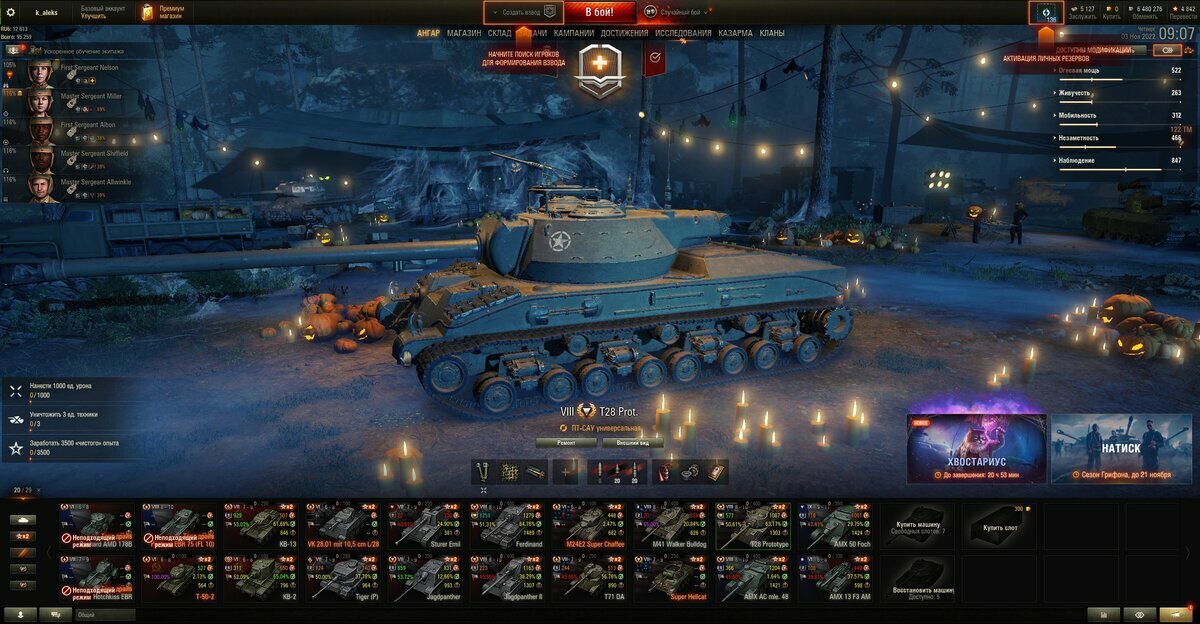This screenshot has height=624, width=1200.
Task: Open the ИССЛЕДОВАНИЯ research tab
Action: (684, 33)
